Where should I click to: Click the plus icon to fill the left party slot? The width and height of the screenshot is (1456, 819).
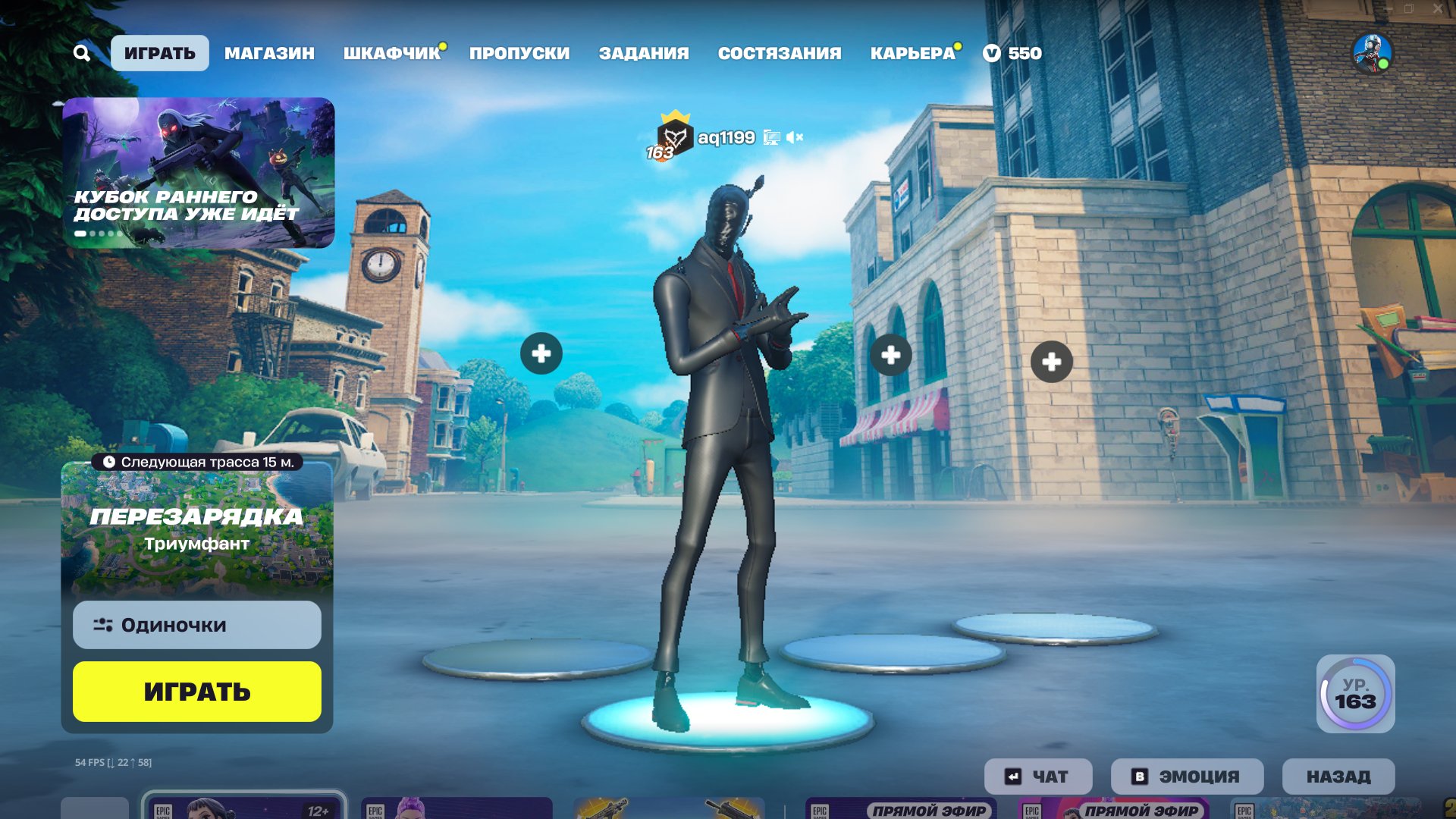coord(541,352)
